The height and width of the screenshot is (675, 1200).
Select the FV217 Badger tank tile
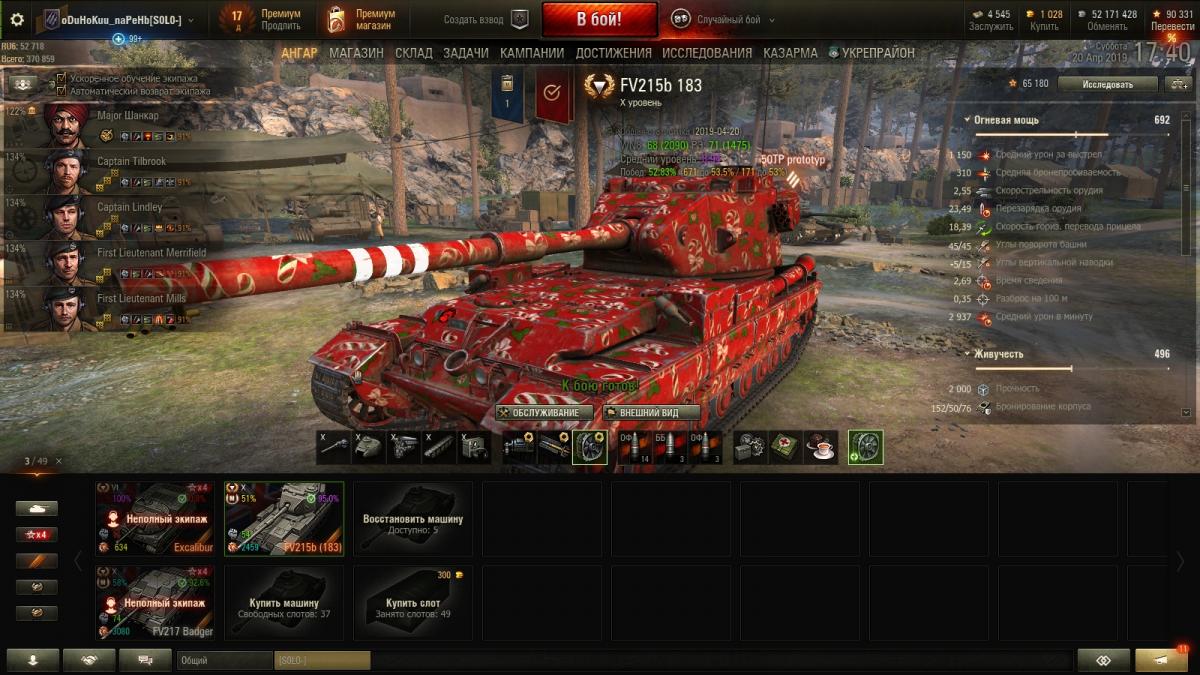[x=155, y=602]
